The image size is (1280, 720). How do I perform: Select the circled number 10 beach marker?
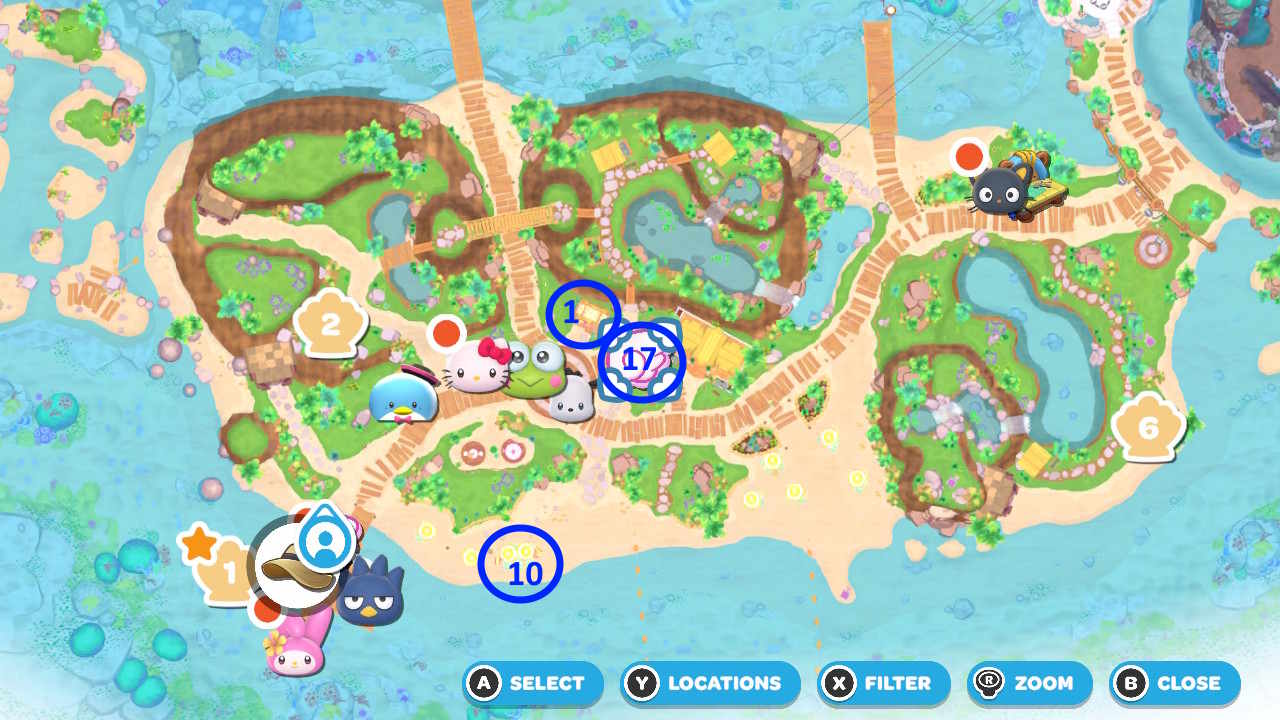point(521,563)
